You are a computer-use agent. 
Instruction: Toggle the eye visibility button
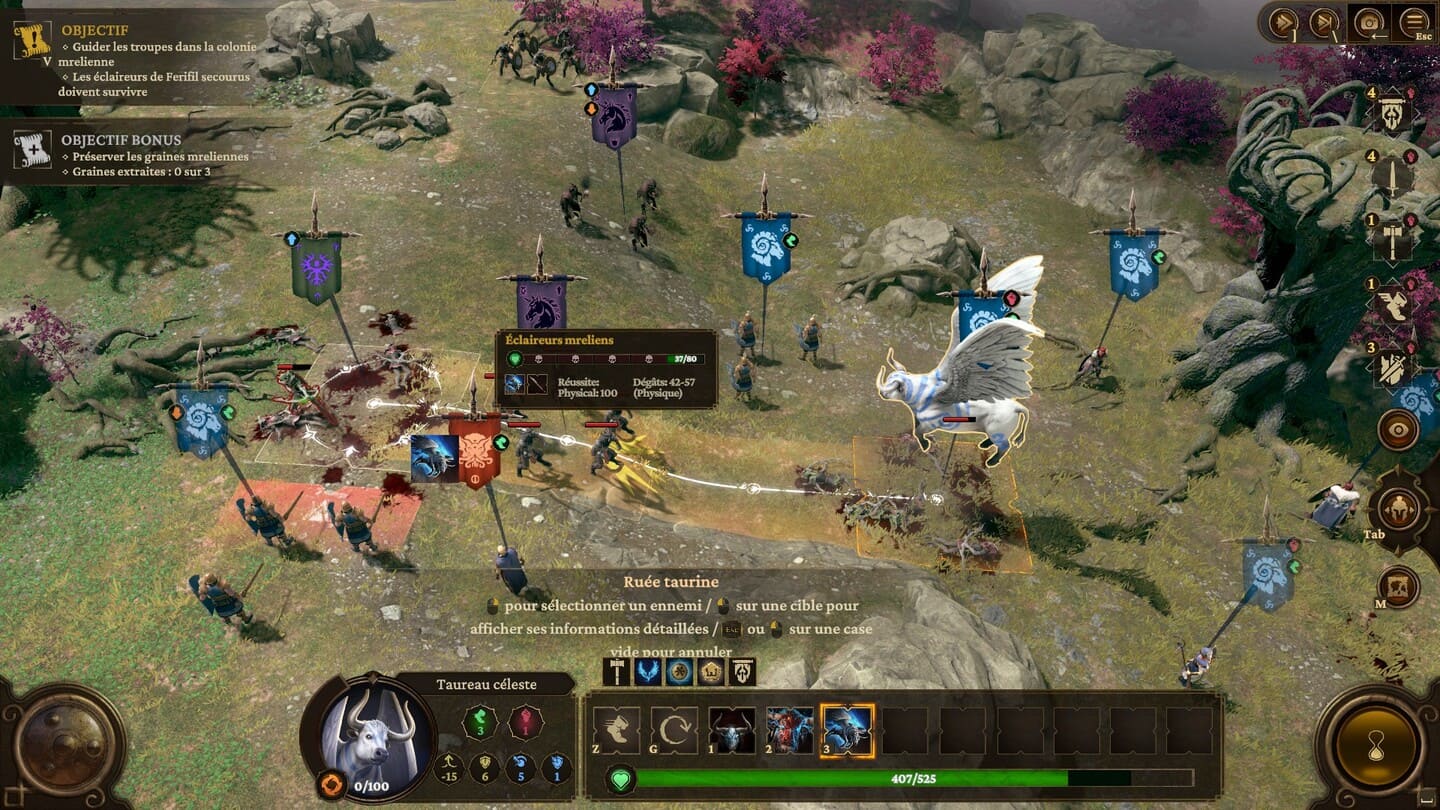point(1397,430)
